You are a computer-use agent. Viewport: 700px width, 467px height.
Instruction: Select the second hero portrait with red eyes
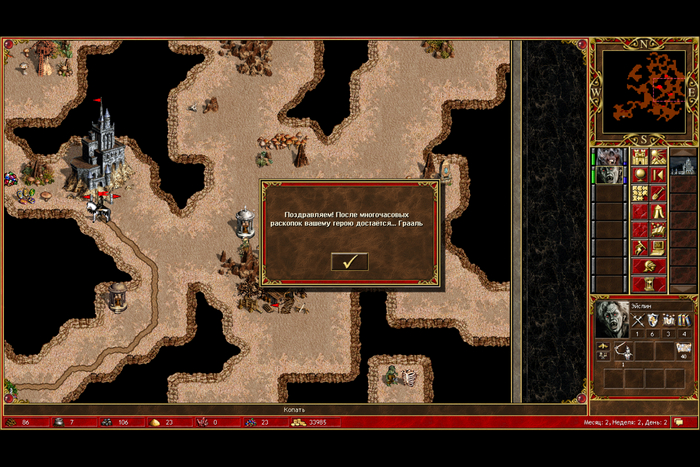609,175
